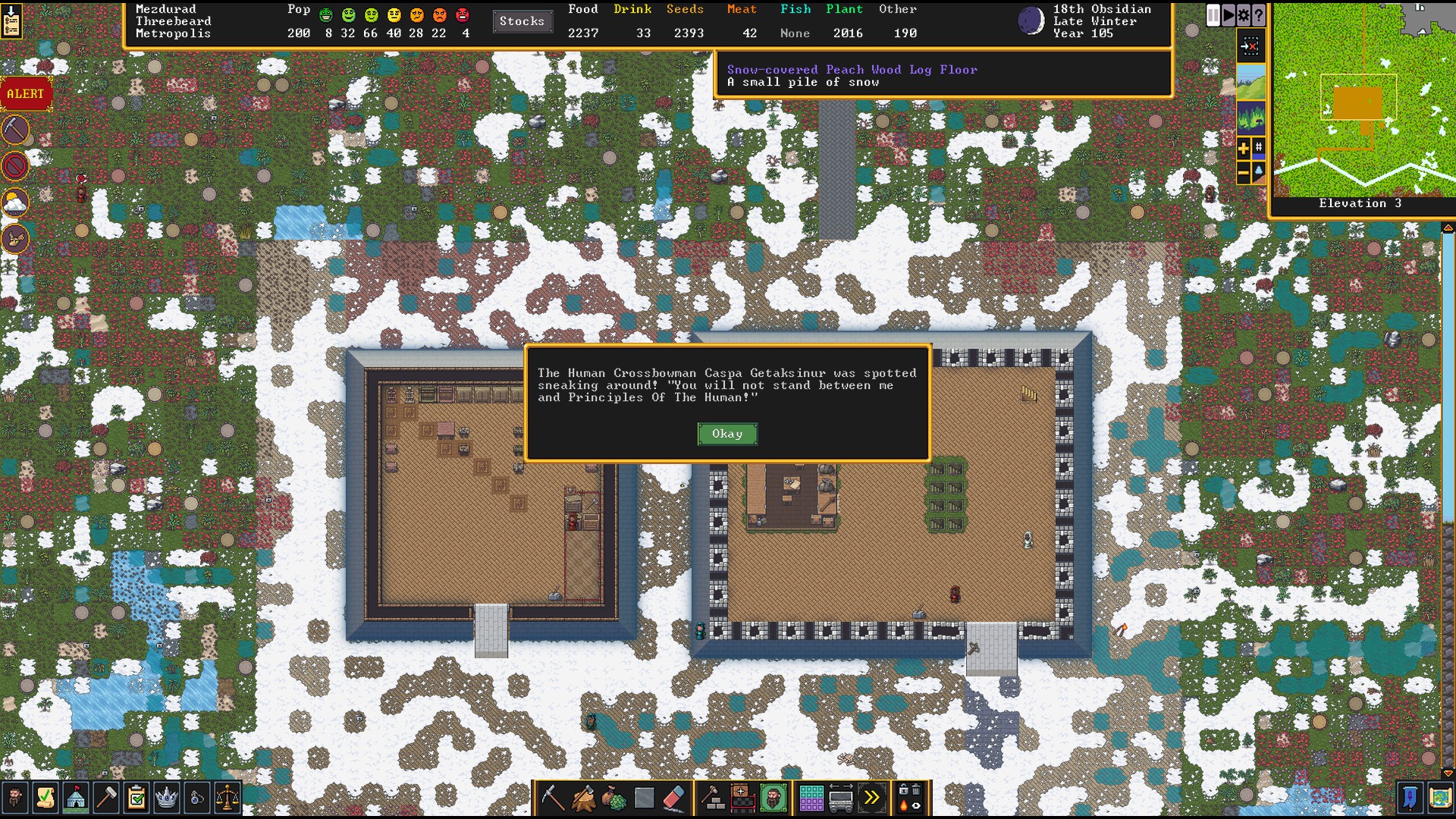Raise elevation with the yellow plus button
This screenshot has height=819, width=1456.
(1244, 149)
